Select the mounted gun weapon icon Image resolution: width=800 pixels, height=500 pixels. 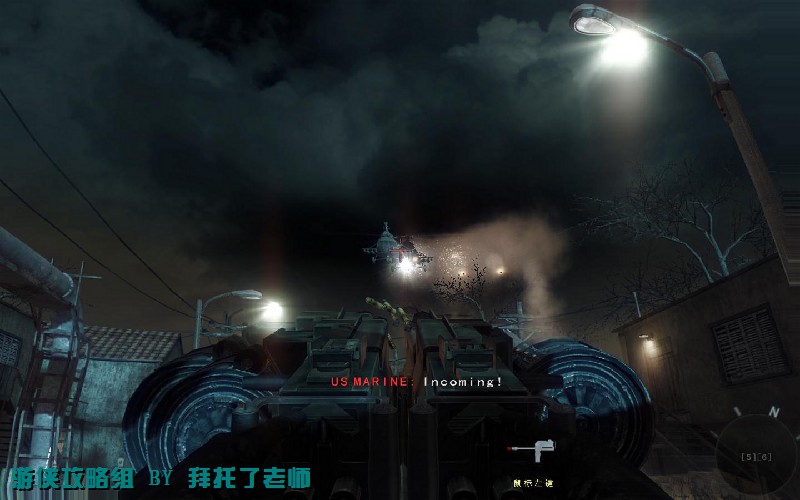pos(523,451)
